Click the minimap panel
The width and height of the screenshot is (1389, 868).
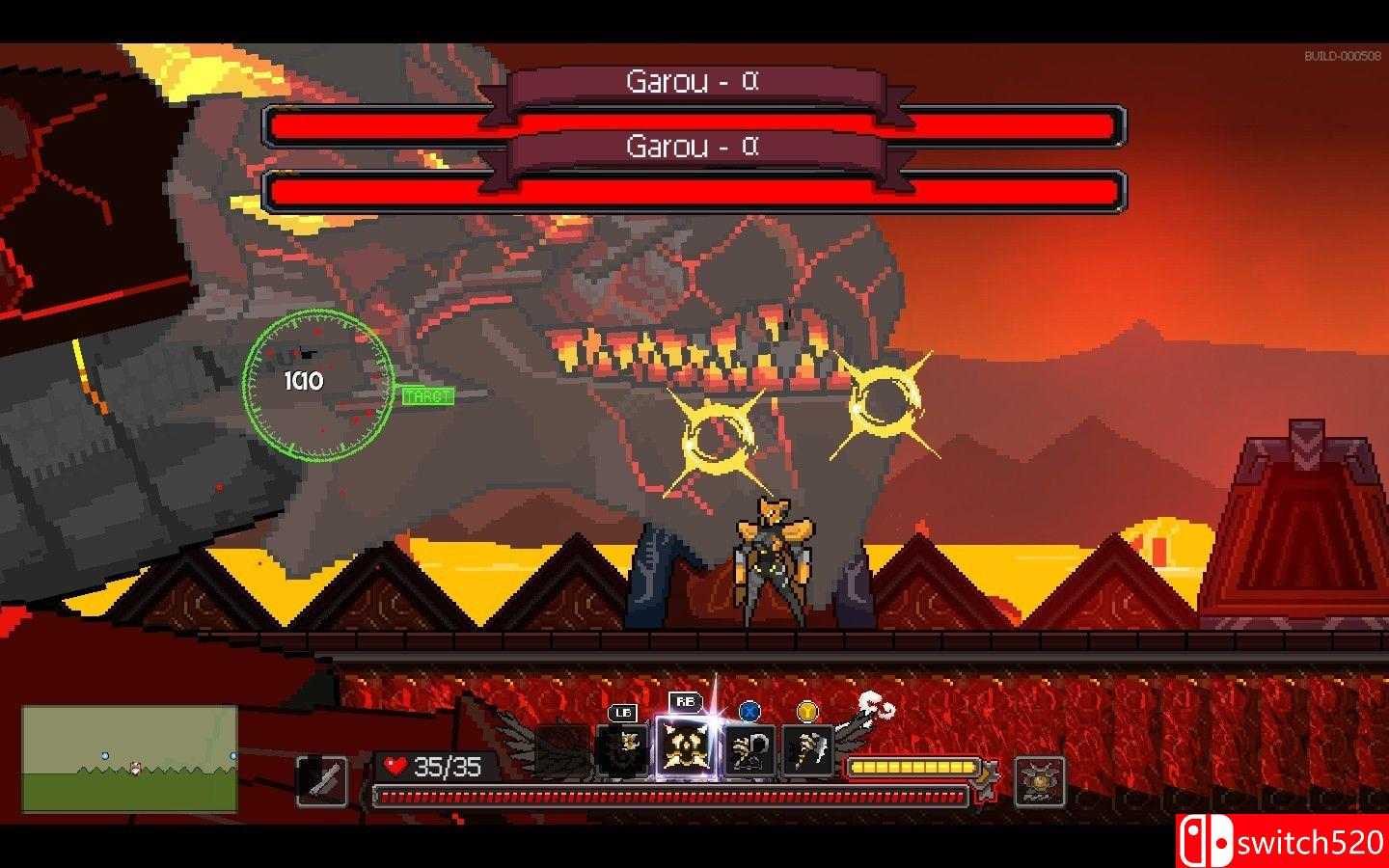tap(130, 759)
